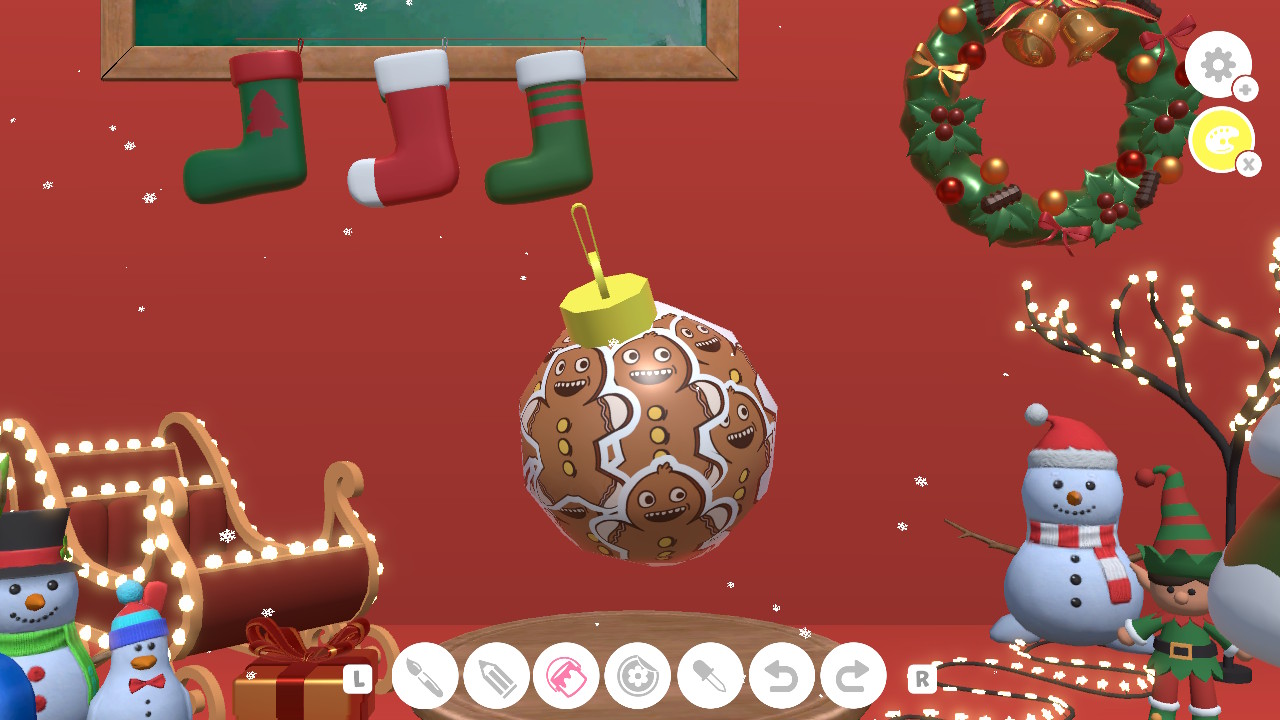This screenshot has height=720, width=1280.
Task: Click the plus badge on the settings gear
Action: pyautogui.click(x=1246, y=89)
